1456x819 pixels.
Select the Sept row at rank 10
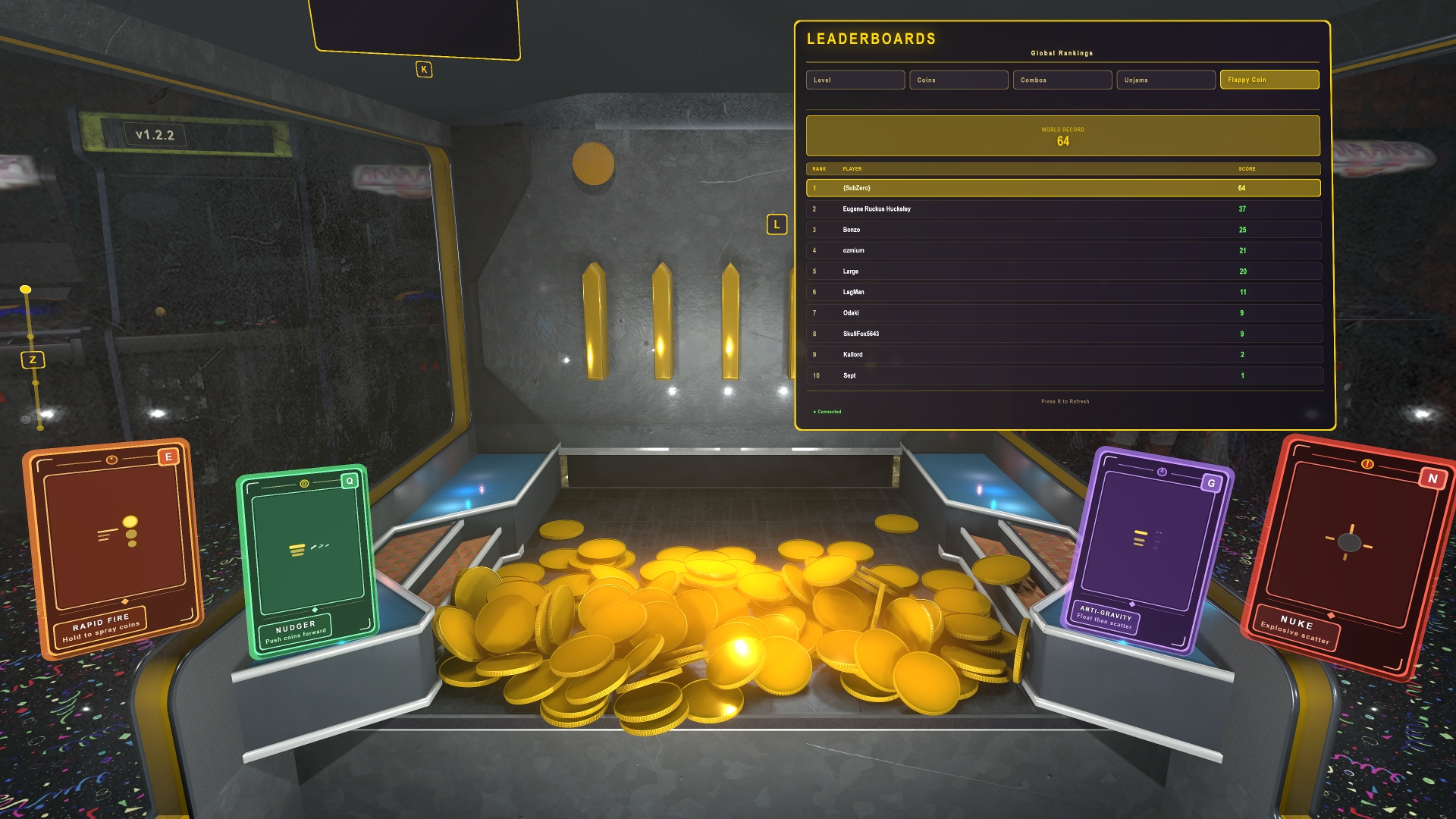click(1062, 375)
